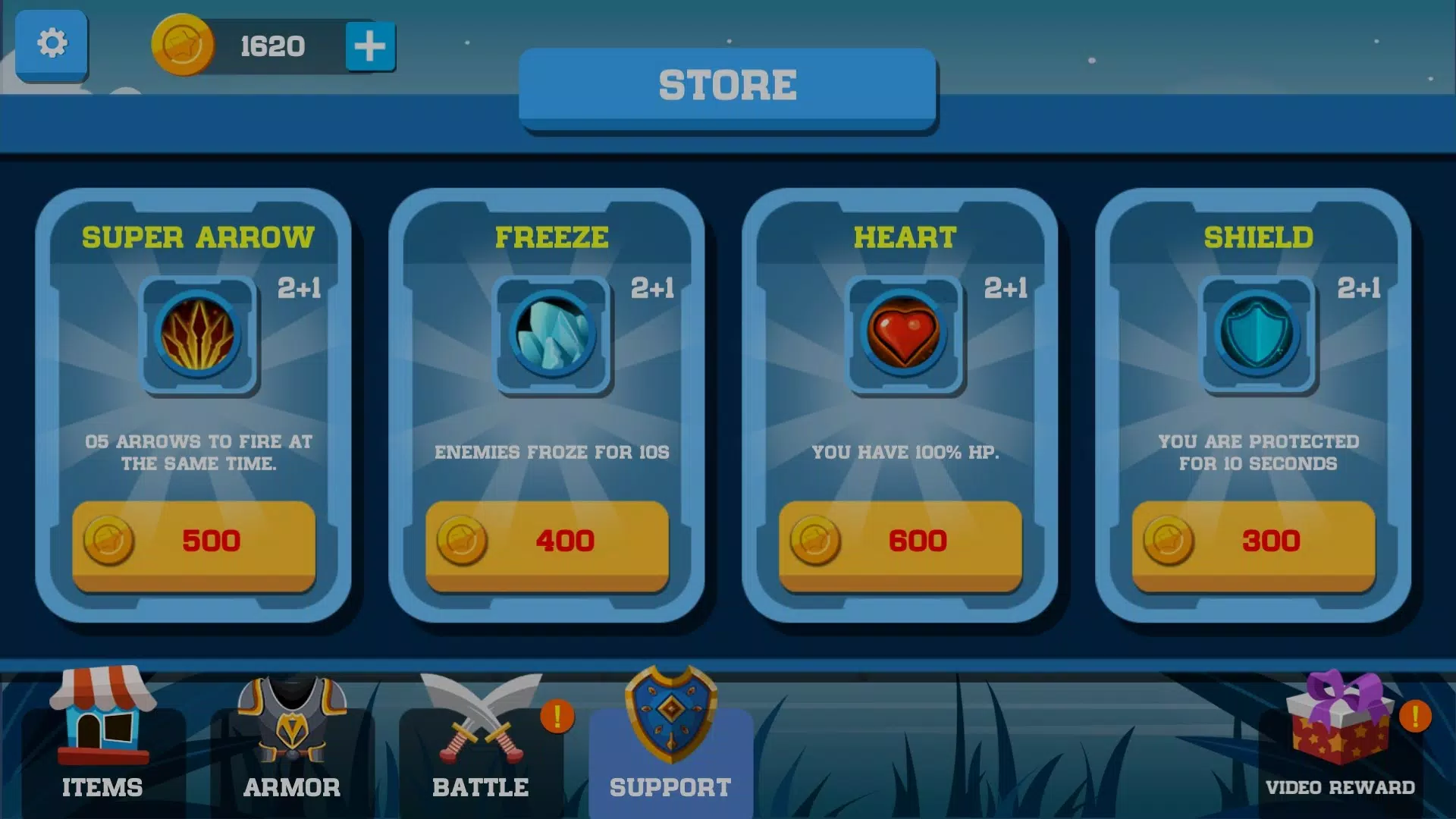The image size is (1456, 819).
Task: Select the Freeze crystal icon
Action: (552, 334)
